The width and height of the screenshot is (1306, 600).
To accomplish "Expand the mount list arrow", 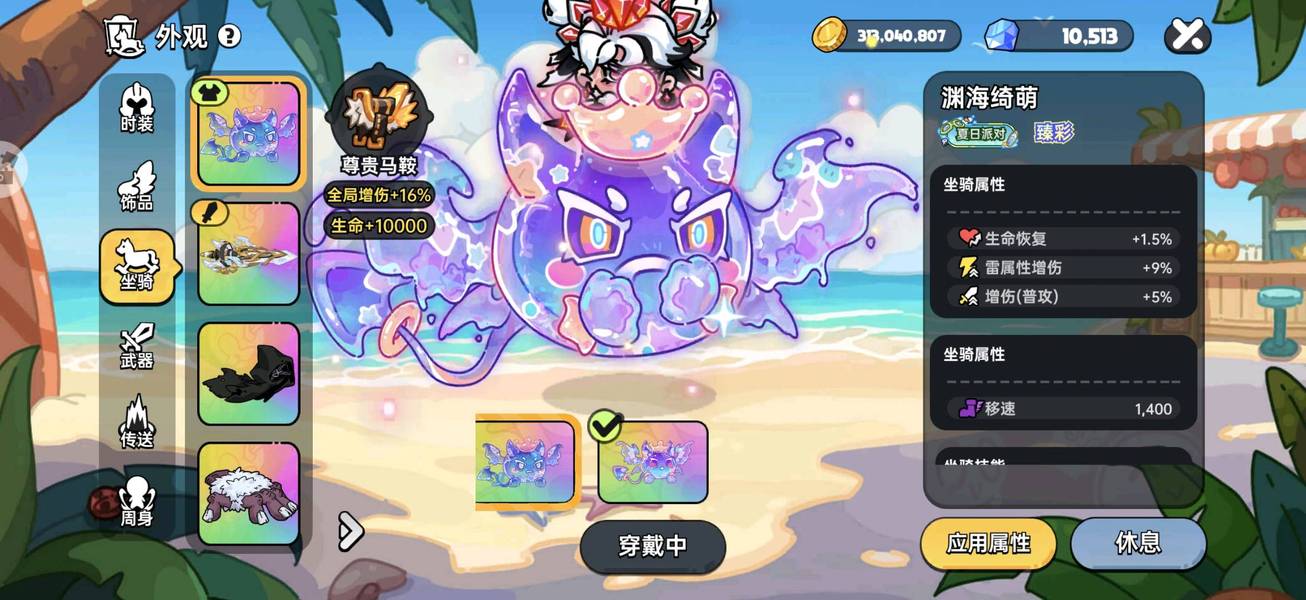I will pyautogui.click(x=350, y=532).
